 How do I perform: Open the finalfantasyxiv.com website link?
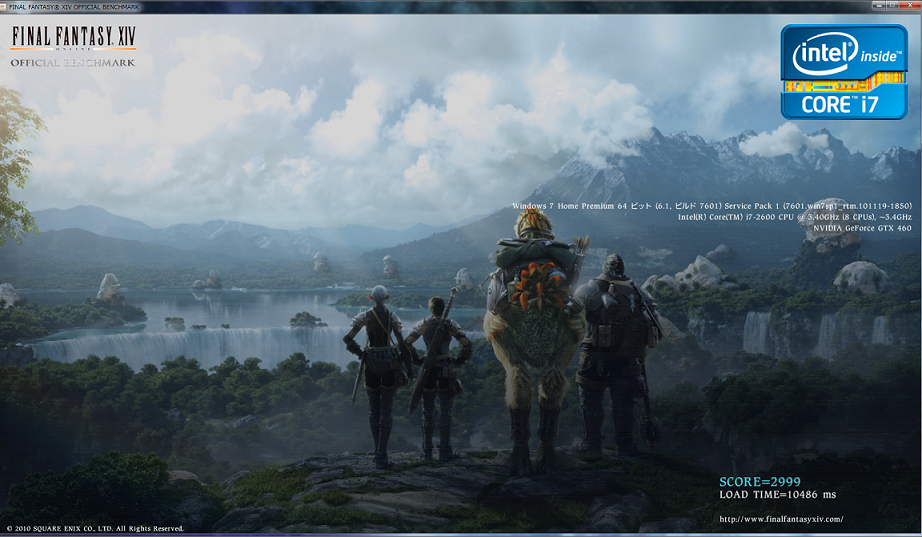click(781, 519)
